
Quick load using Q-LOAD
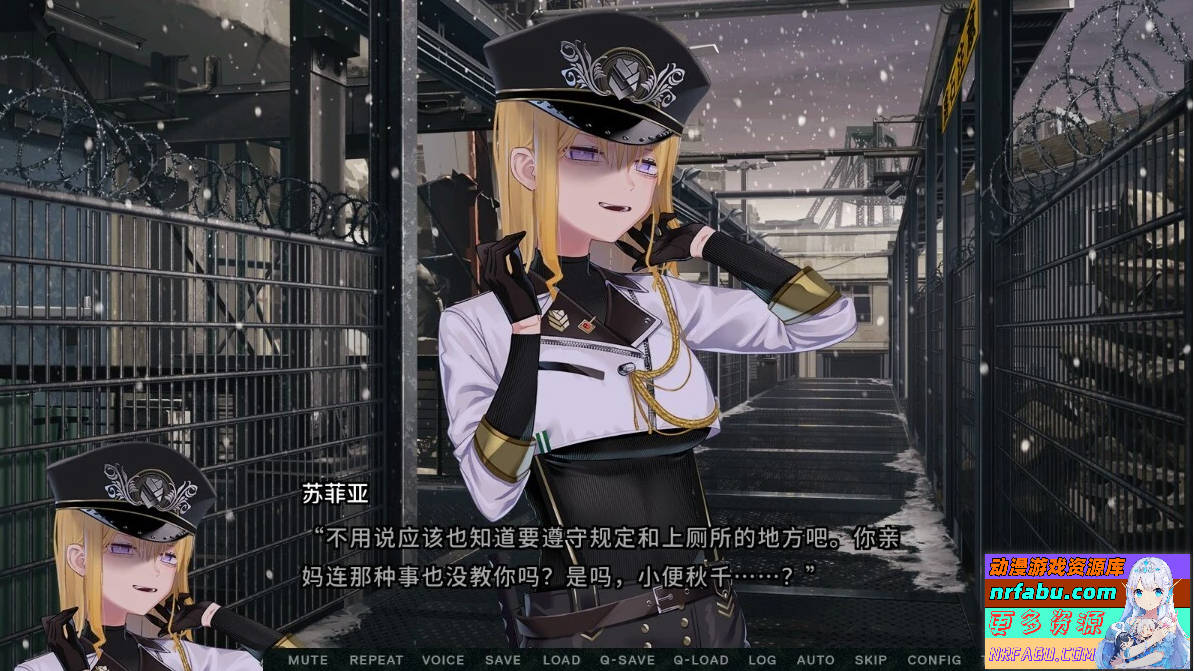click(x=700, y=660)
